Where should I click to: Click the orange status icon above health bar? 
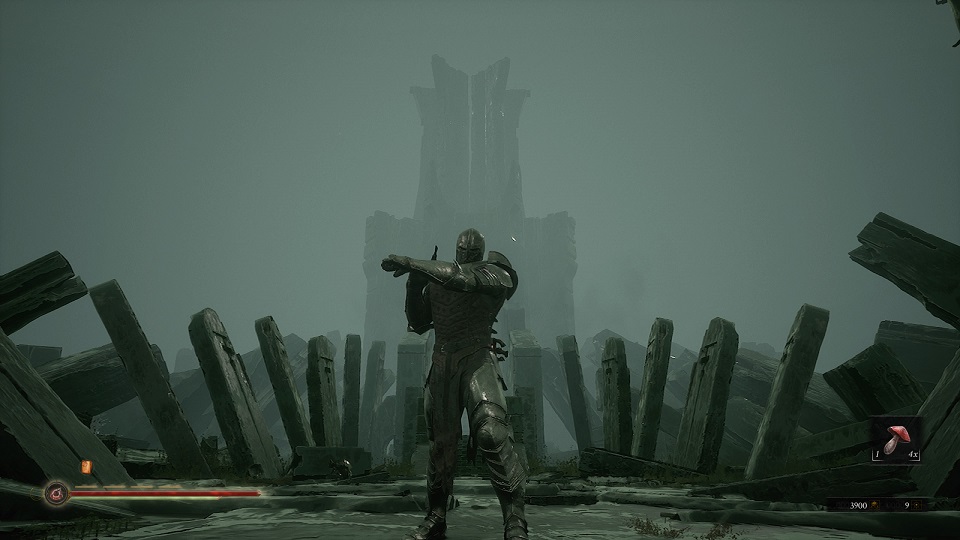point(86,467)
